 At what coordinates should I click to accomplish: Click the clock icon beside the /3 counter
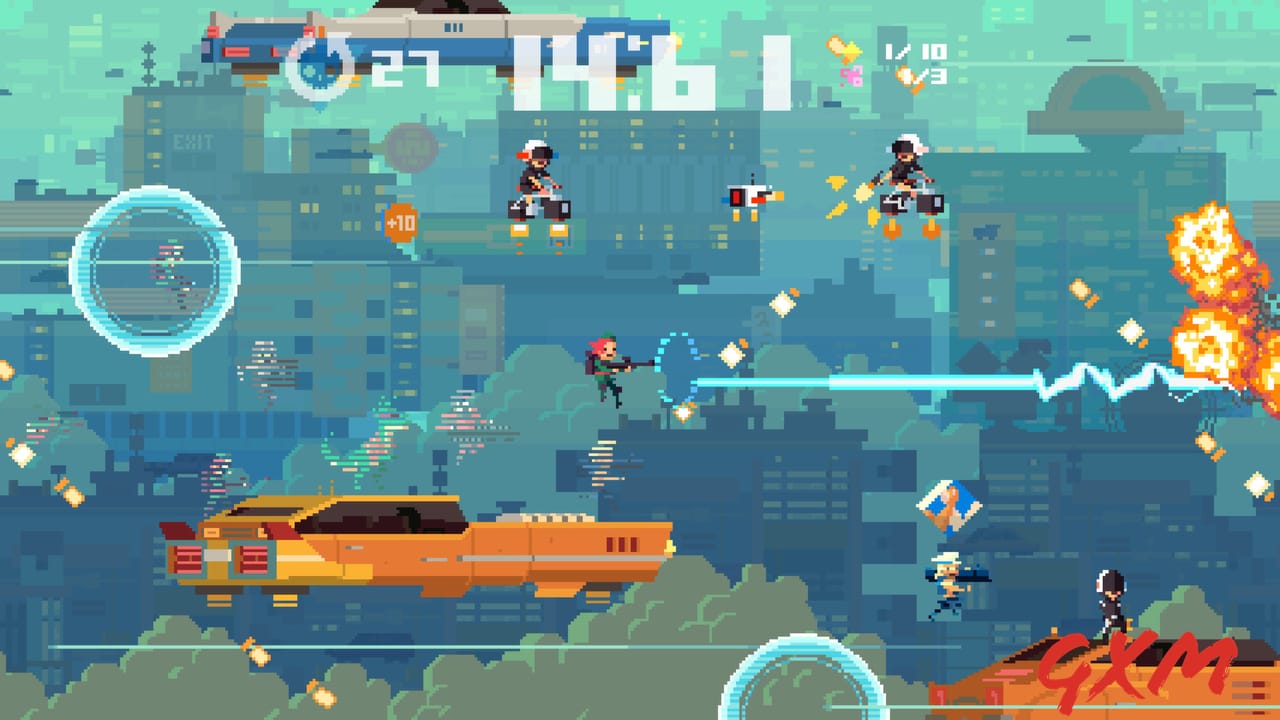(905, 76)
